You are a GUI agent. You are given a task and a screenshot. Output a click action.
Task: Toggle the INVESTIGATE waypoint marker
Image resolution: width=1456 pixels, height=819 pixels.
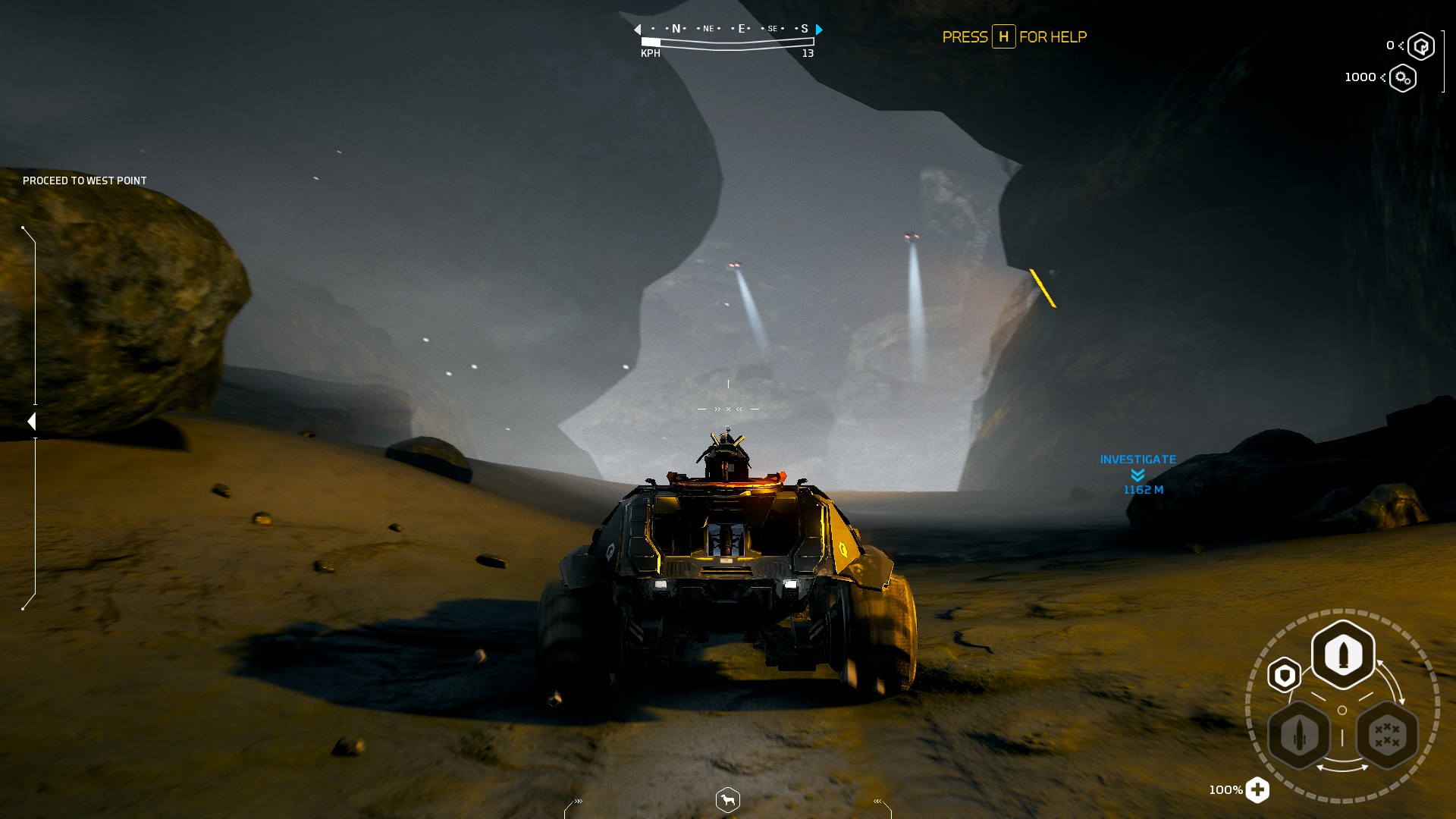pyautogui.click(x=1137, y=458)
